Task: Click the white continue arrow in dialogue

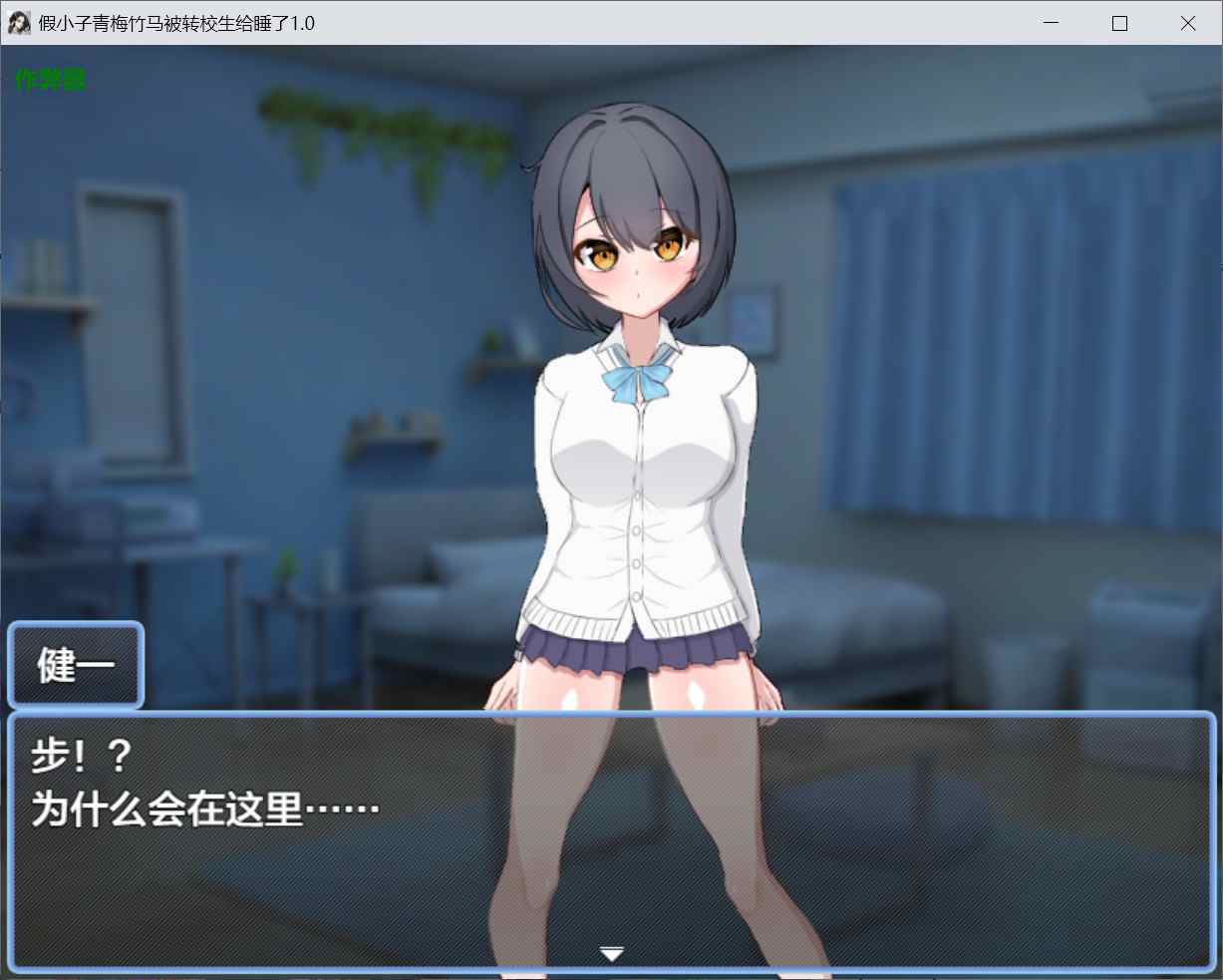Action: click(x=611, y=954)
